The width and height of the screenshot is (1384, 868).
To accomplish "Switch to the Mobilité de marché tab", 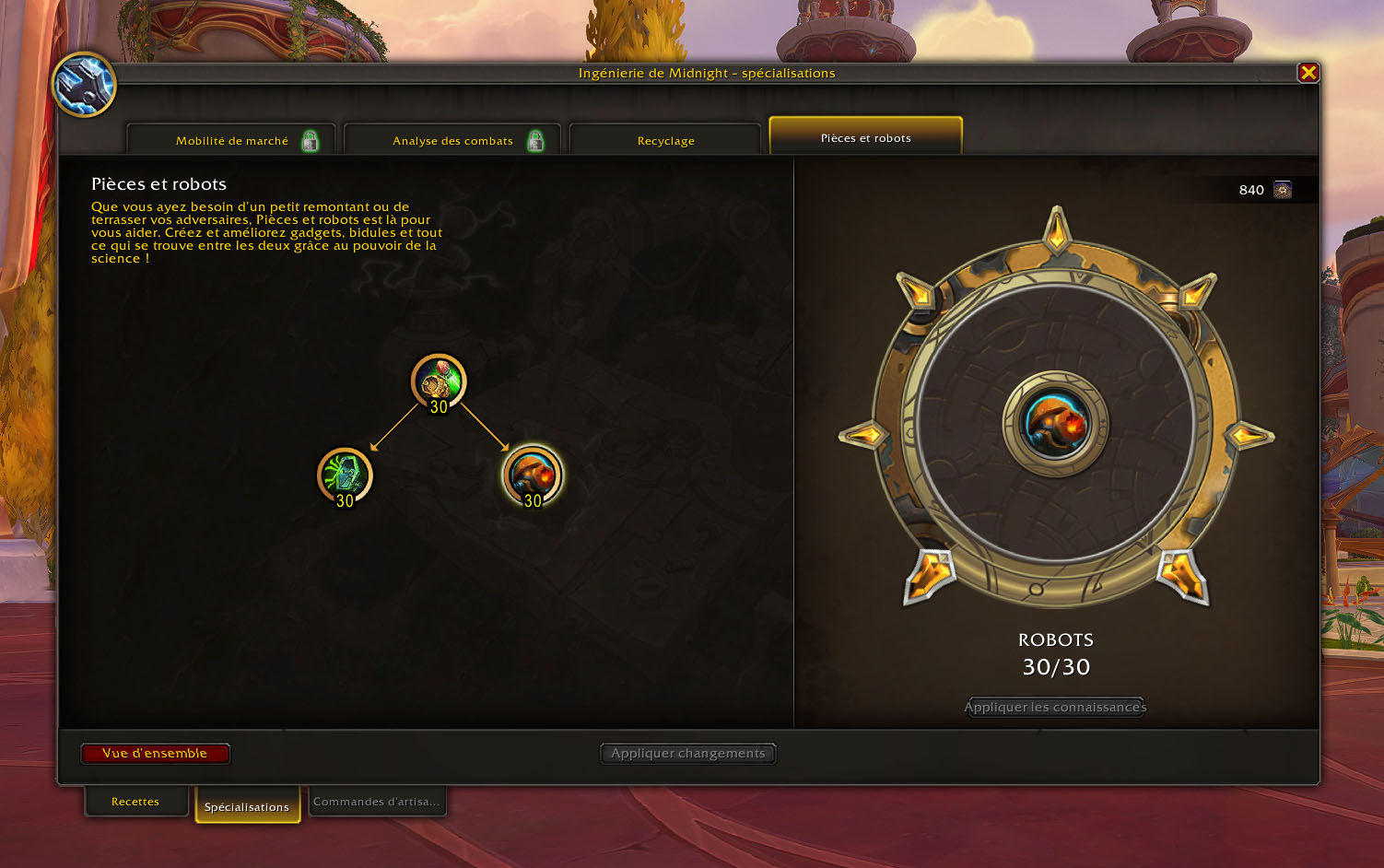I will click(231, 141).
